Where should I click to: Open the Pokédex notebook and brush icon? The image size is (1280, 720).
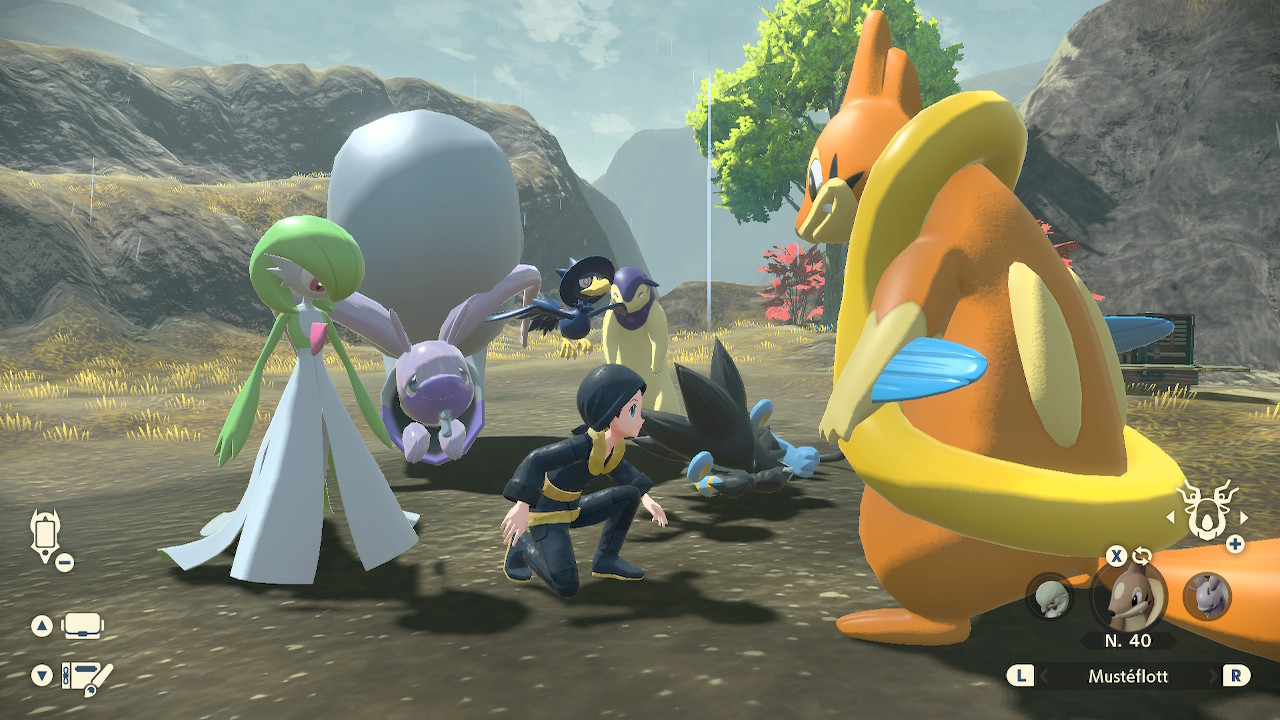coord(87,677)
